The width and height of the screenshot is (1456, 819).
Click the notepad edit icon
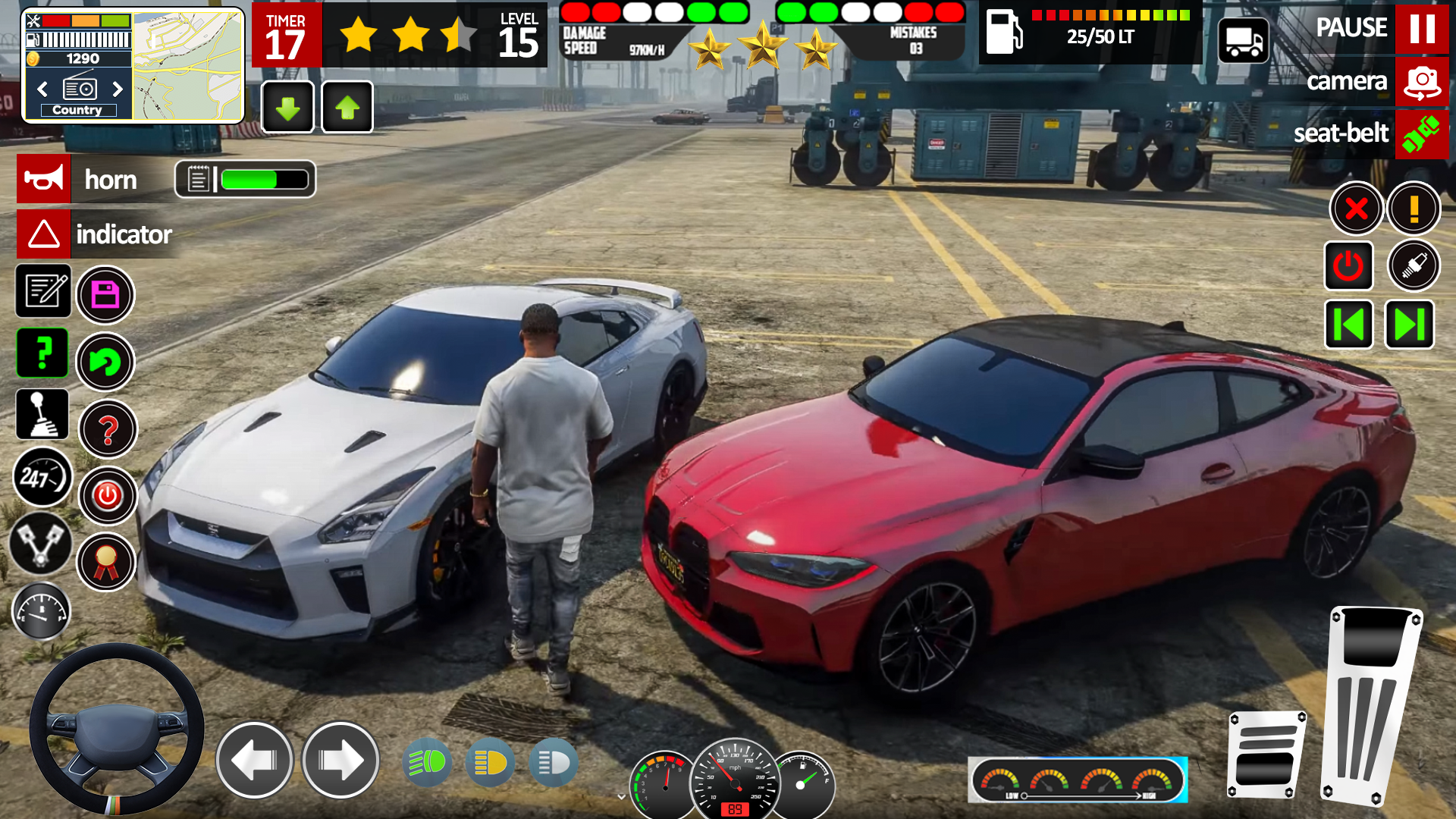pyautogui.click(x=42, y=292)
